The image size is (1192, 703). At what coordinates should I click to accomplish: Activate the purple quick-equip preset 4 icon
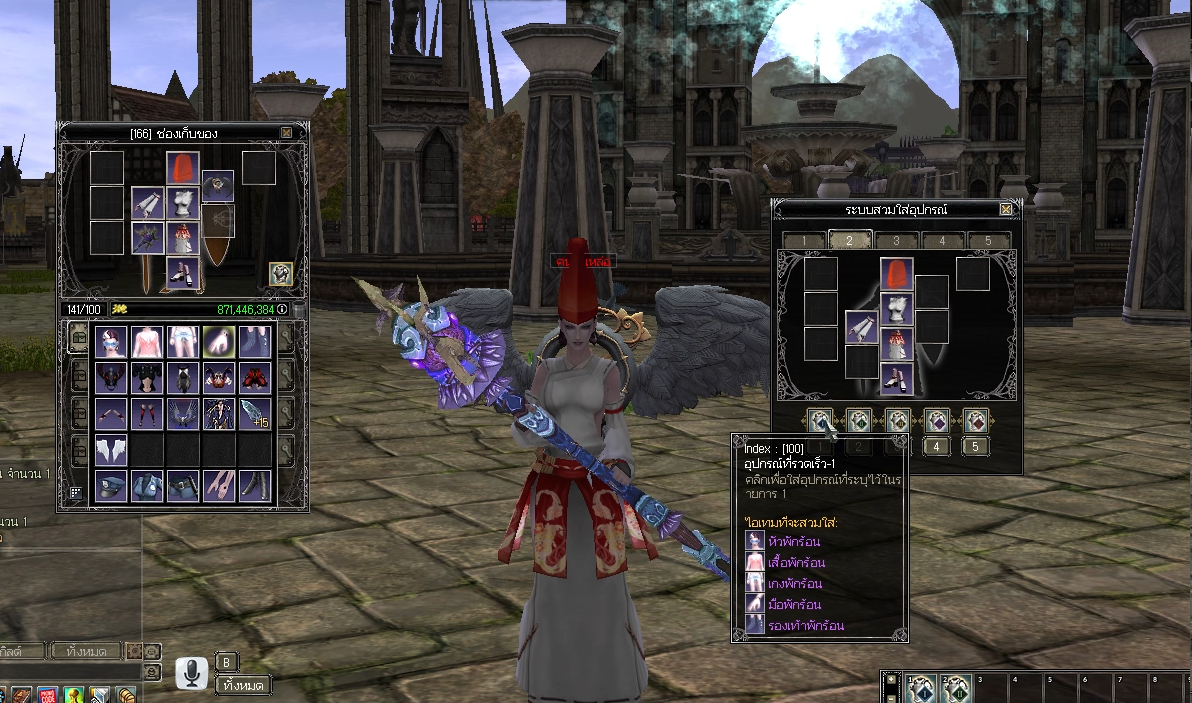936,421
